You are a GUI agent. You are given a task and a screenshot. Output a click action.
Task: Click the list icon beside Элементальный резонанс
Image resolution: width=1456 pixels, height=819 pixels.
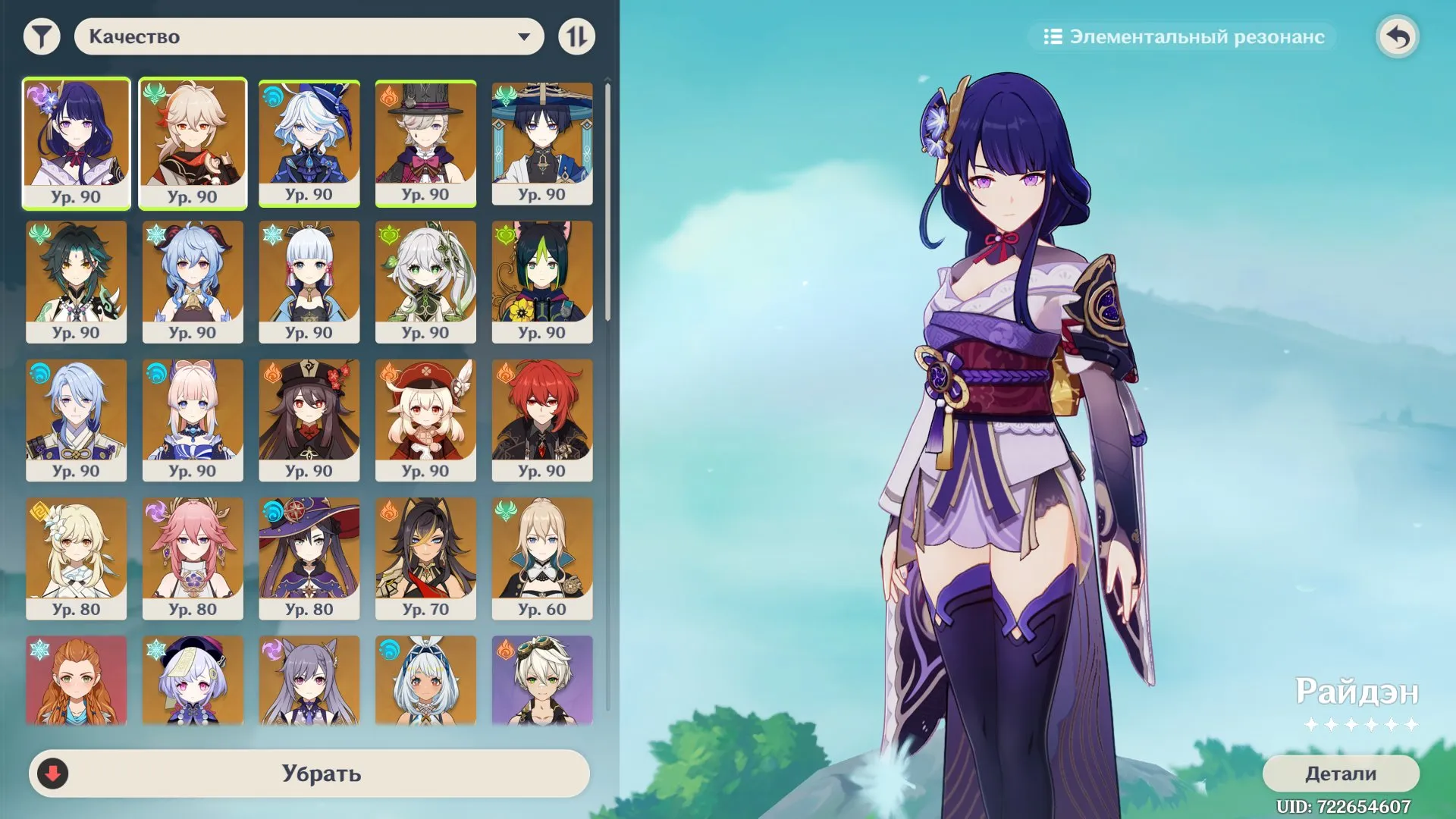coord(1054,36)
